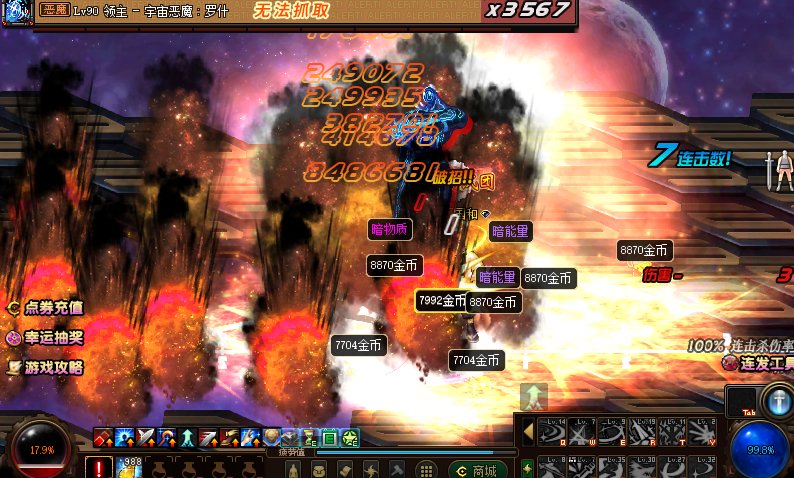Image resolution: width=794 pixels, height=478 pixels.
Task: Activate the Lv.14 skill bound to Q
Action: 553,431
